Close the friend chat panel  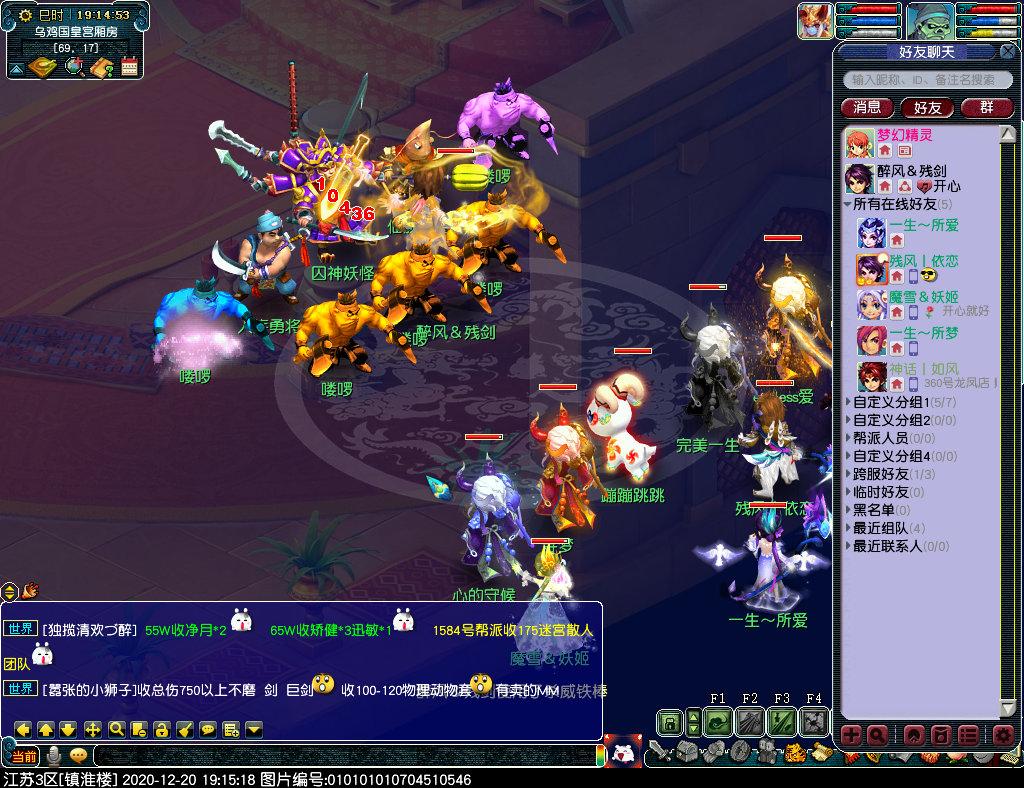(x=1007, y=51)
